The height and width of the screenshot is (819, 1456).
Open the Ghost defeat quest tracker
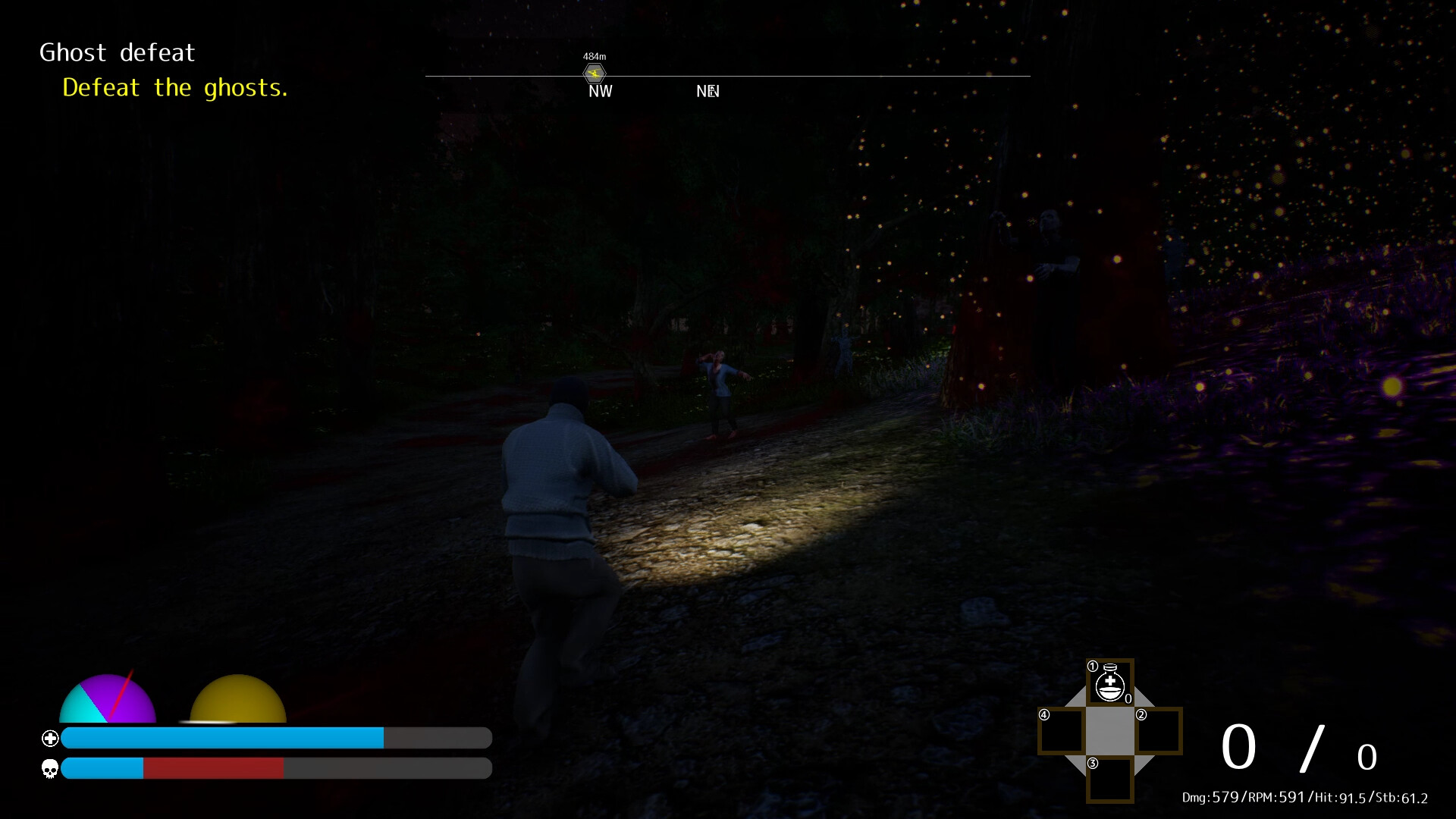[118, 52]
